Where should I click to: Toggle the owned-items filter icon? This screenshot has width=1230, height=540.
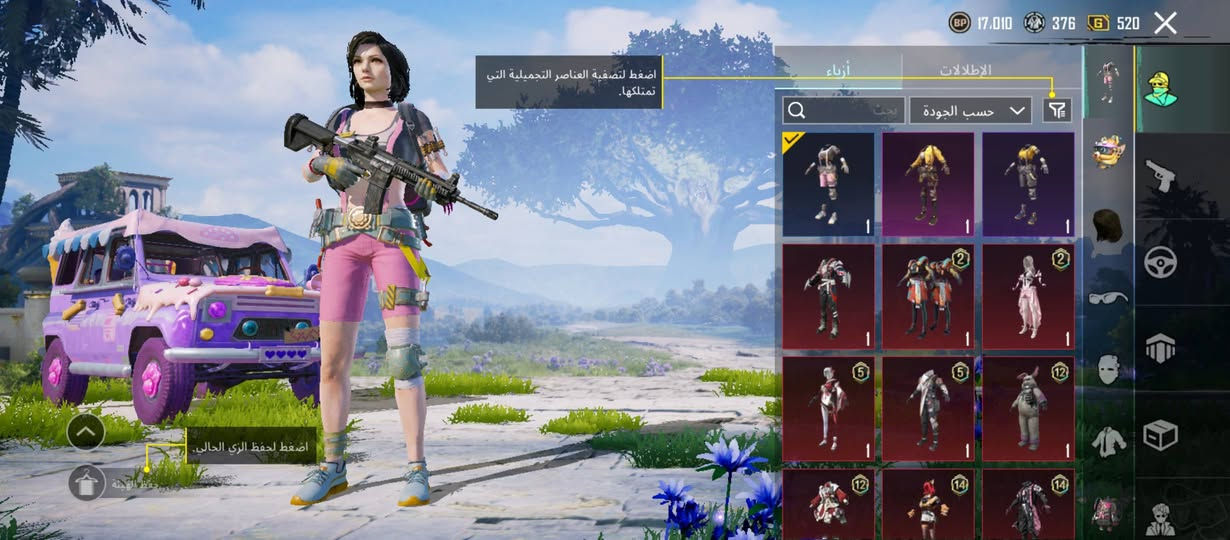coord(1056,110)
